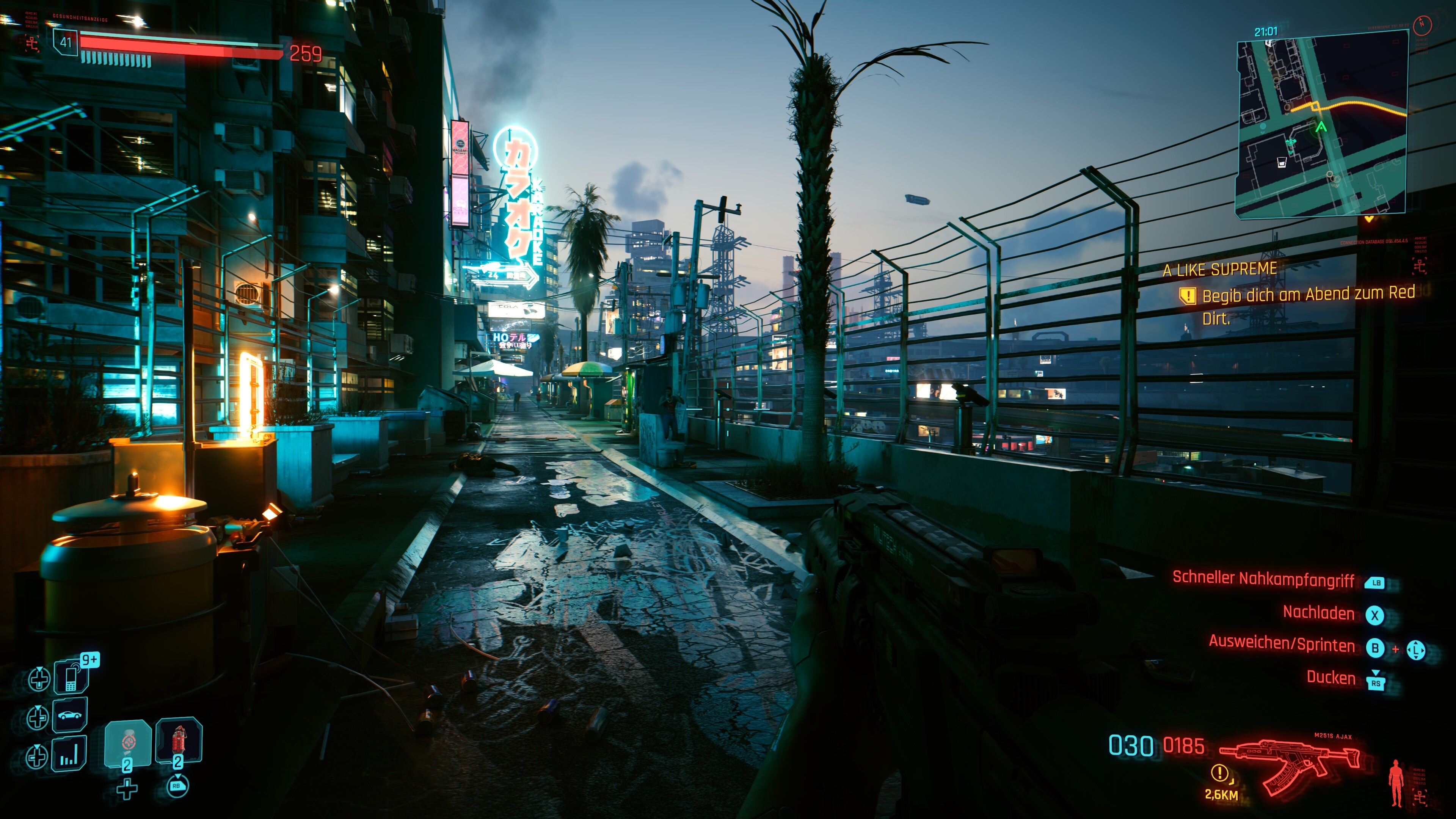Click the level 41 badge
Image resolution: width=1456 pixels, height=819 pixels.
click(66, 42)
